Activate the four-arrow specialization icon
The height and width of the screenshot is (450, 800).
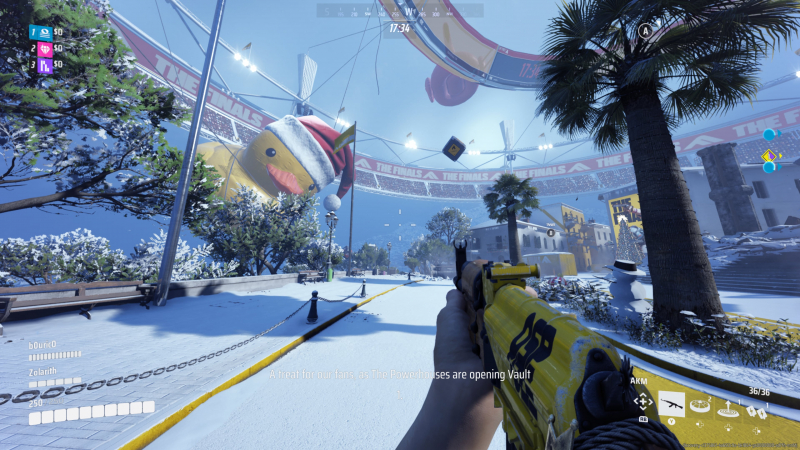(643, 402)
